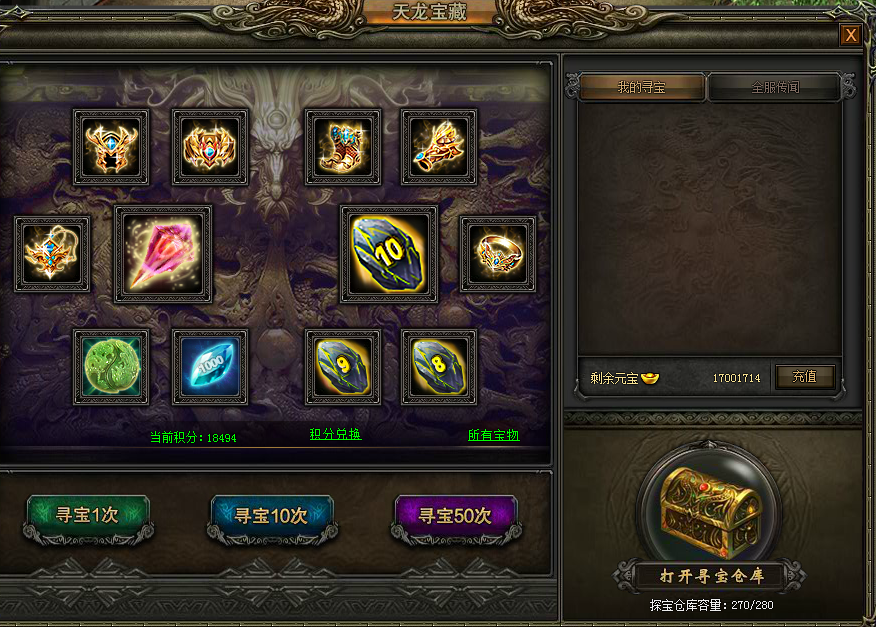Choose the golden necklace reward slot

tap(52, 254)
